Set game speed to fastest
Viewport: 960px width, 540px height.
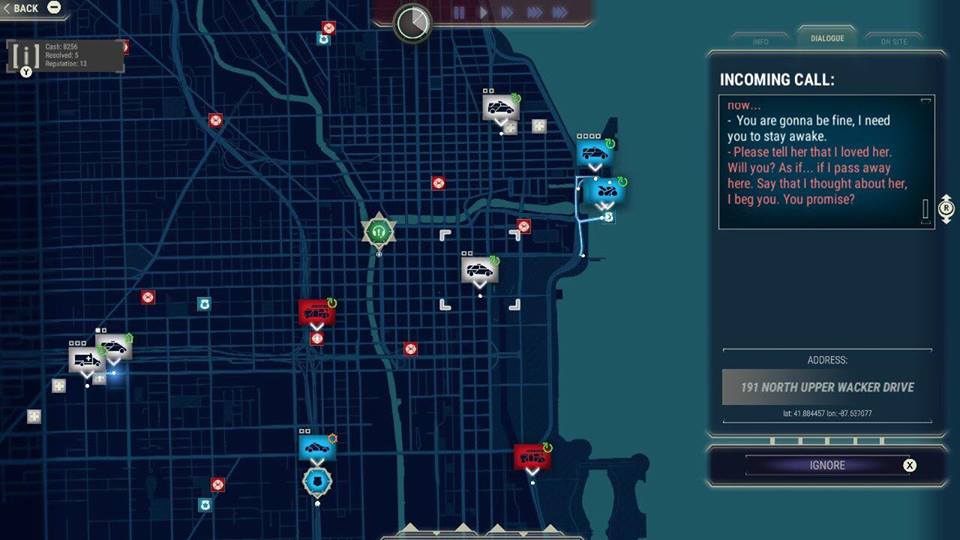(561, 13)
